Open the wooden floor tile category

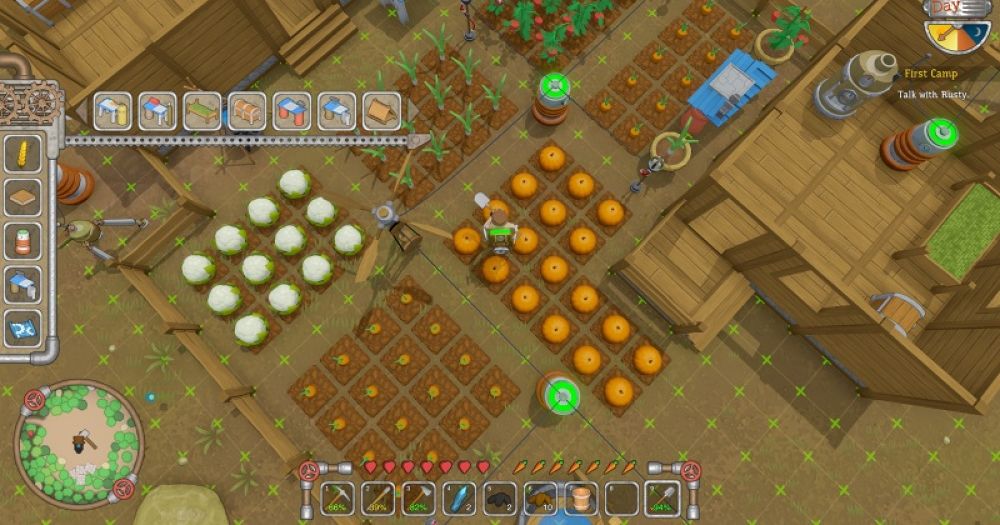pyautogui.click(x=22, y=198)
